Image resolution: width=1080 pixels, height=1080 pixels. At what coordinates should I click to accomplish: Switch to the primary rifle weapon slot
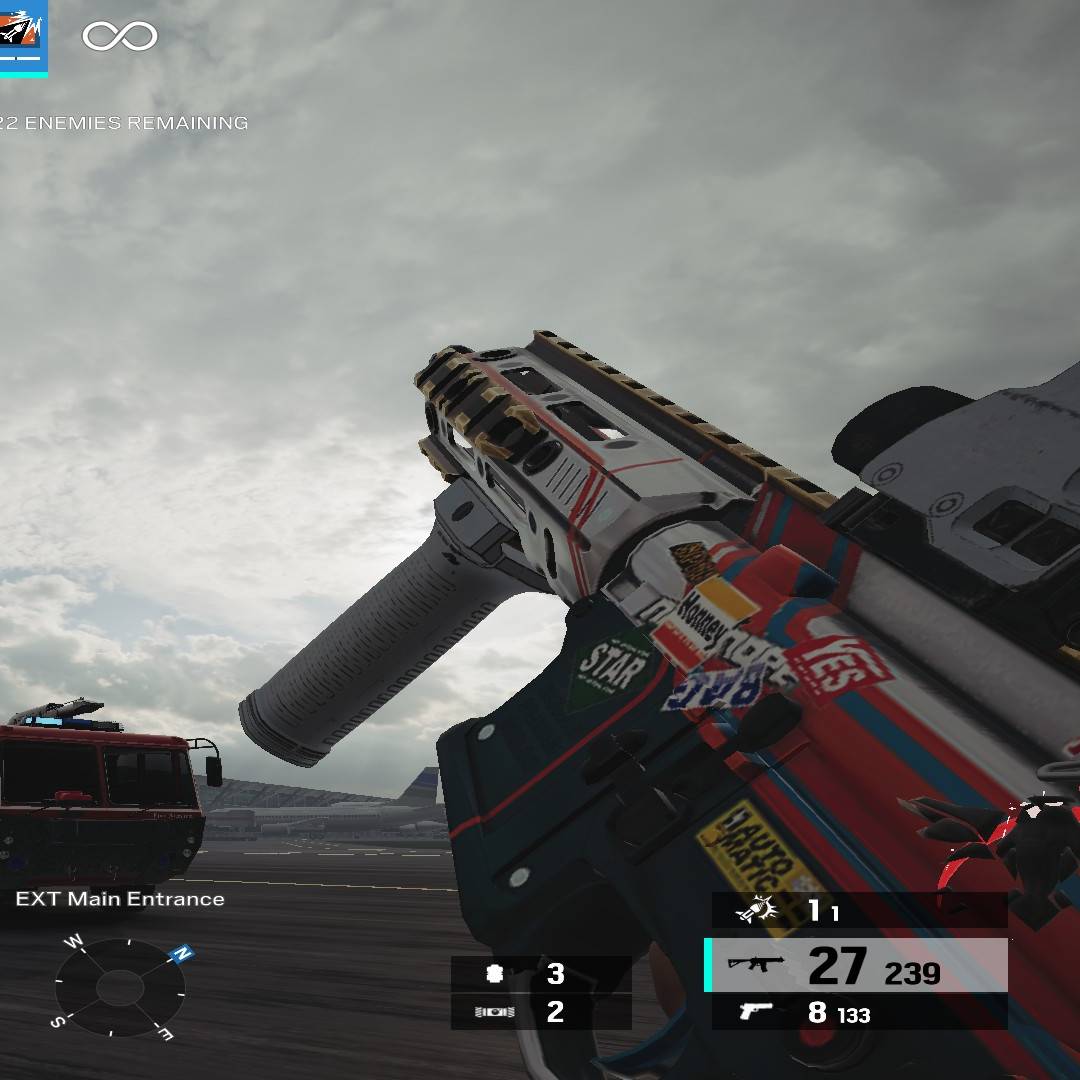tap(856, 965)
